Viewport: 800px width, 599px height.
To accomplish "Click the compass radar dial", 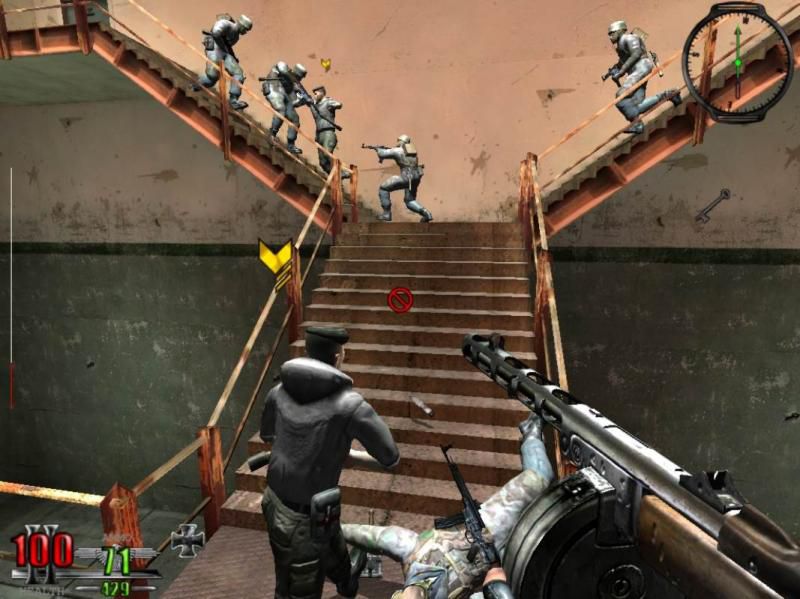I will [736, 60].
